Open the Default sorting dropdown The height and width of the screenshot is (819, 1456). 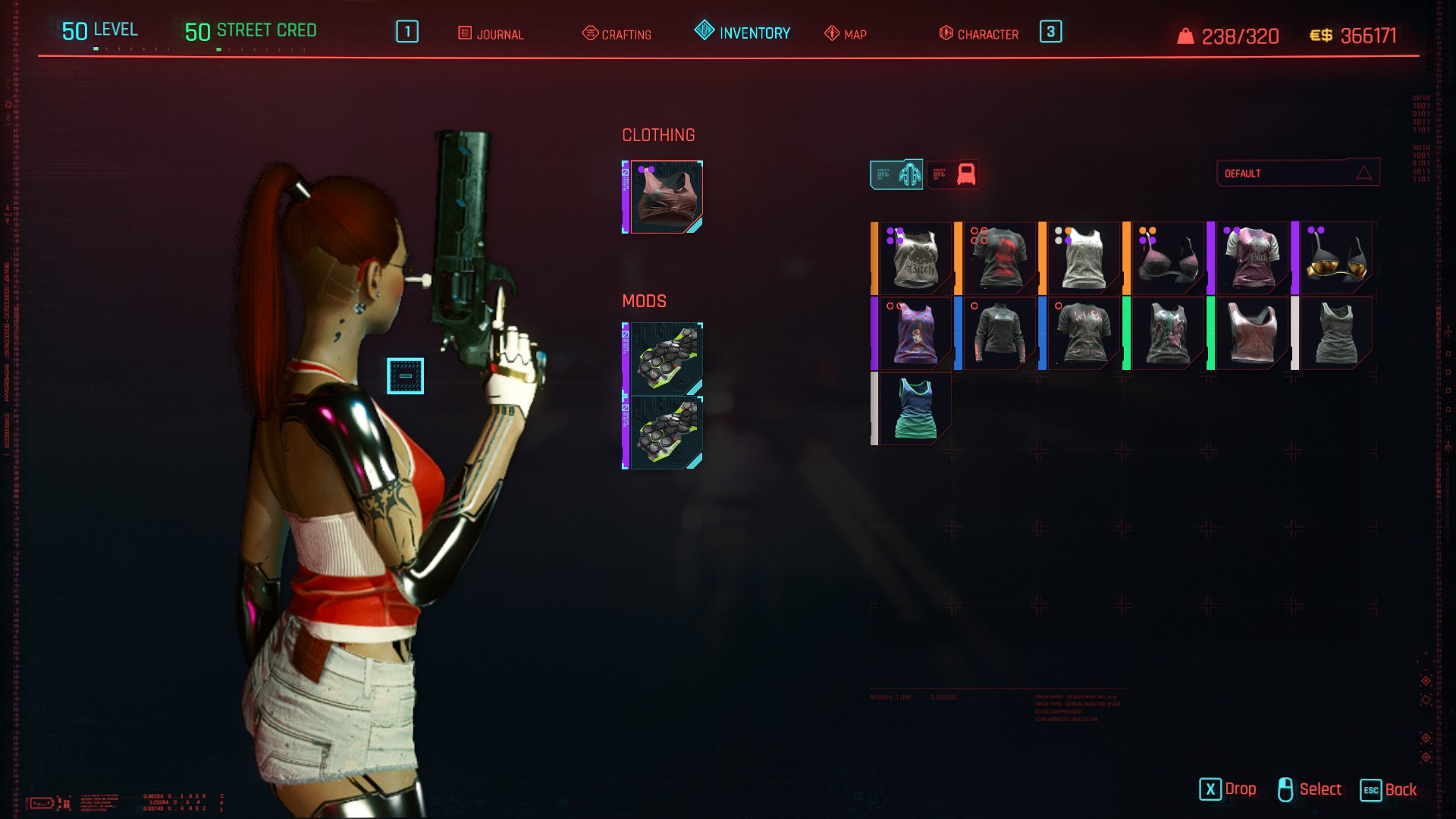[x=1298, y=173]
